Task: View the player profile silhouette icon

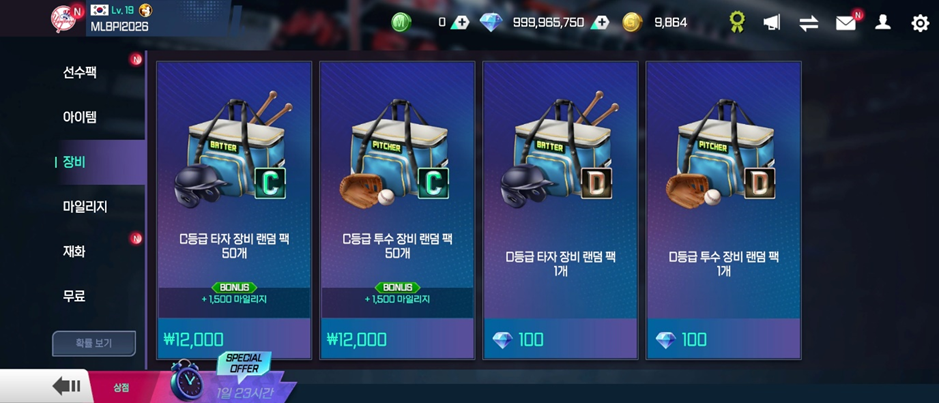Action: pos(883,22)
